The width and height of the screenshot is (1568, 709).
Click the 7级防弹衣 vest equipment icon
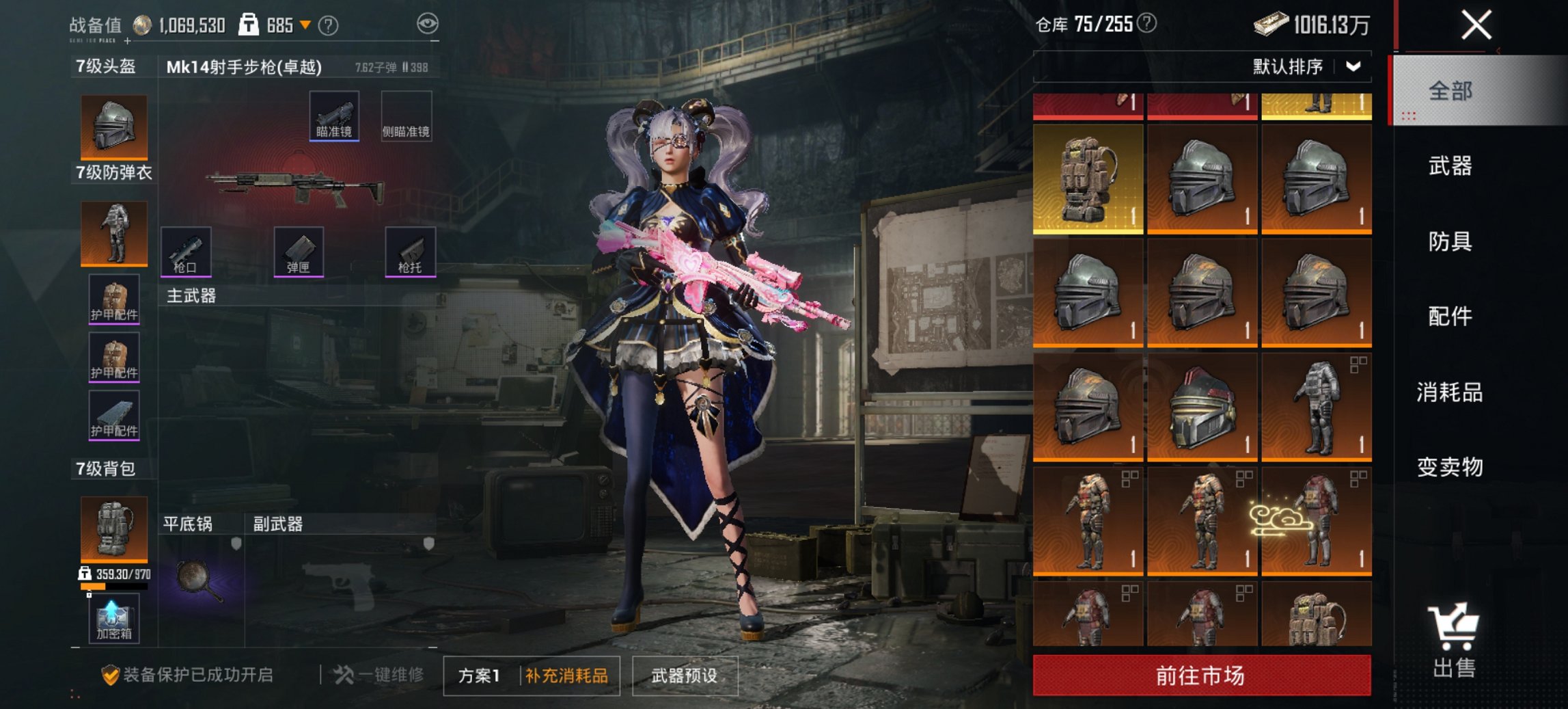tap(113, 234)
